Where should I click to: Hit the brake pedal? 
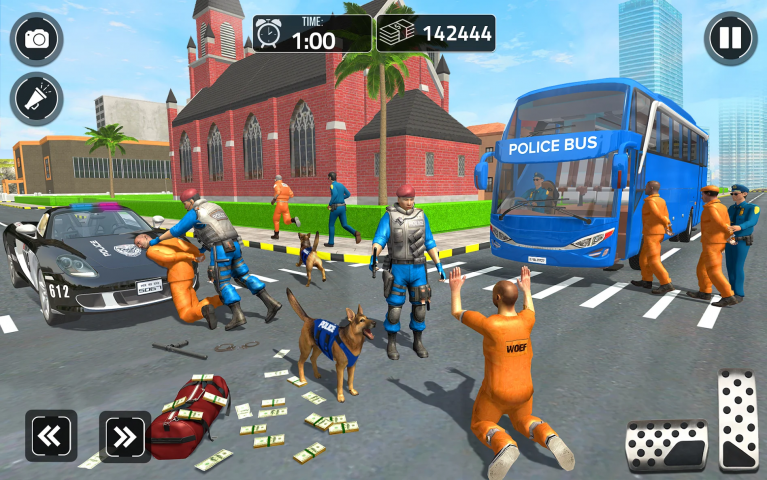tap(666, 445)
